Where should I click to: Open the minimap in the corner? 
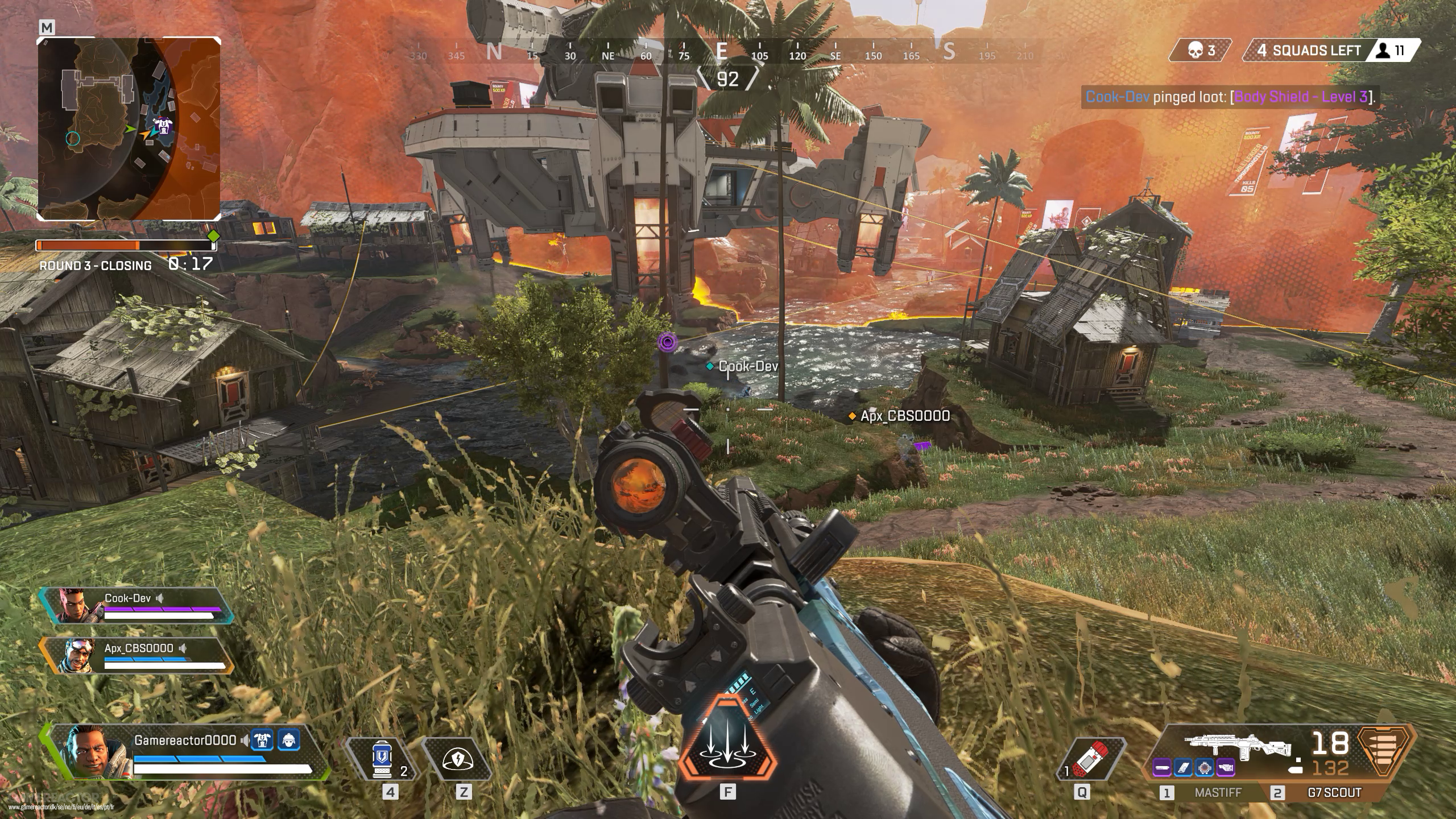[129, 129]
